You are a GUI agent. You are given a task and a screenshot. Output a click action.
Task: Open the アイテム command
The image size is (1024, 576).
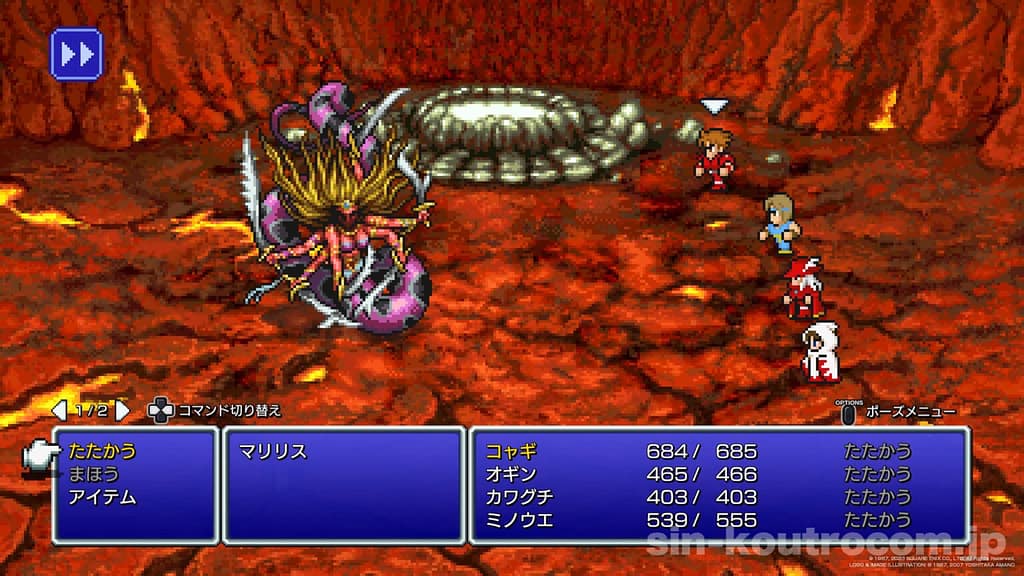102,497
